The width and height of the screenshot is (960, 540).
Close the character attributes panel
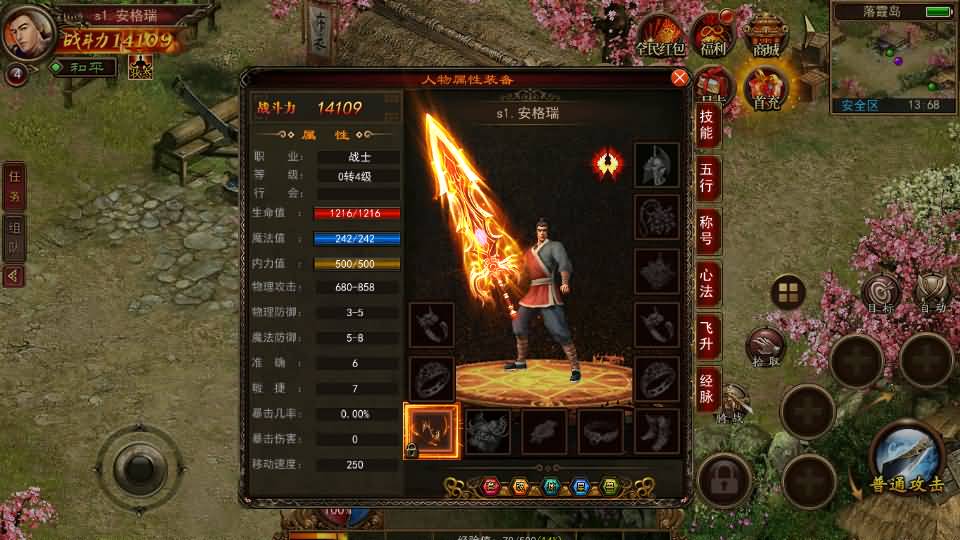[x=680, y=78]
